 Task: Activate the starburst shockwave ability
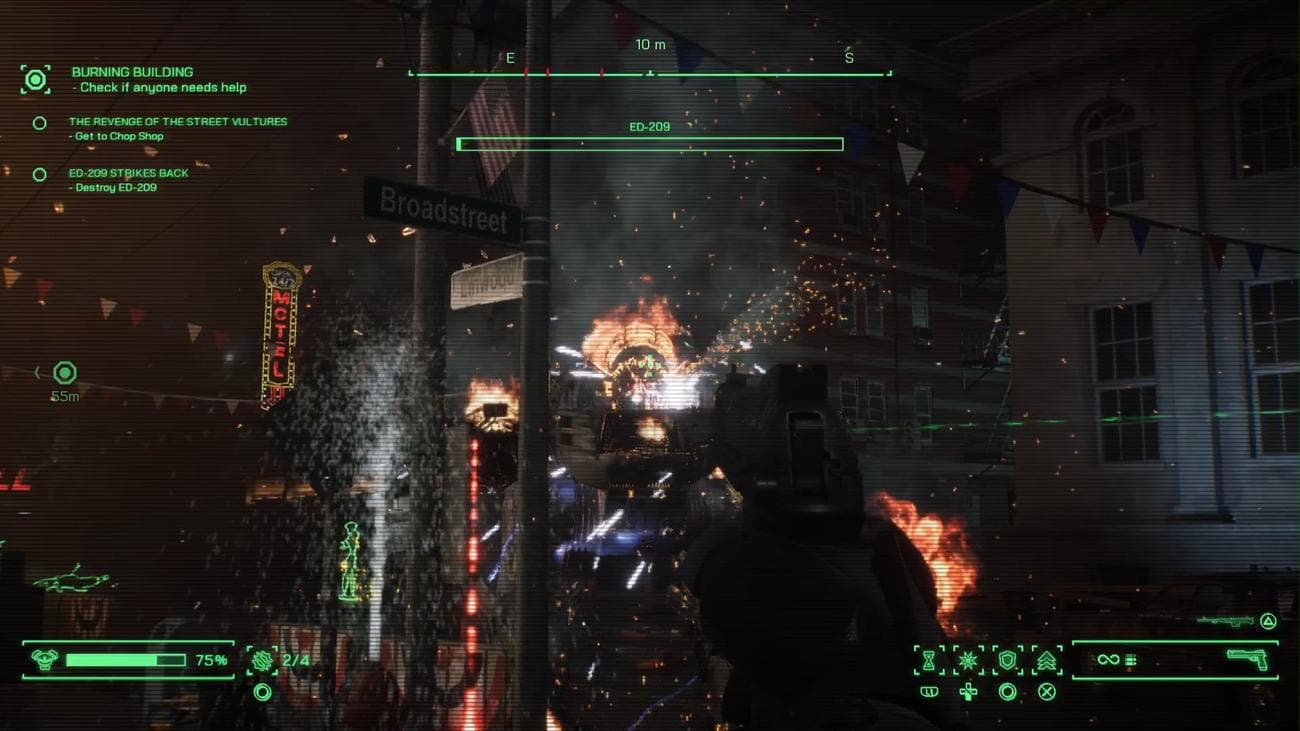(968, 660)
